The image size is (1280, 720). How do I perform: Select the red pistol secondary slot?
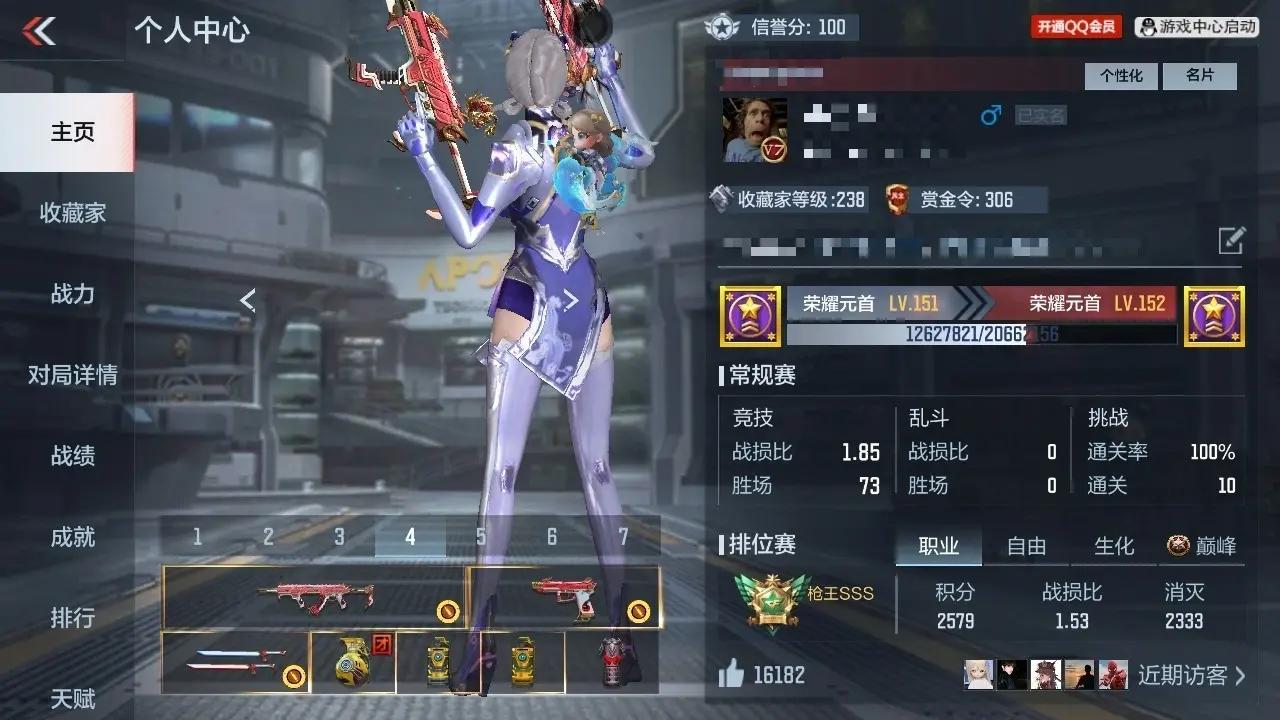point(564,598)
